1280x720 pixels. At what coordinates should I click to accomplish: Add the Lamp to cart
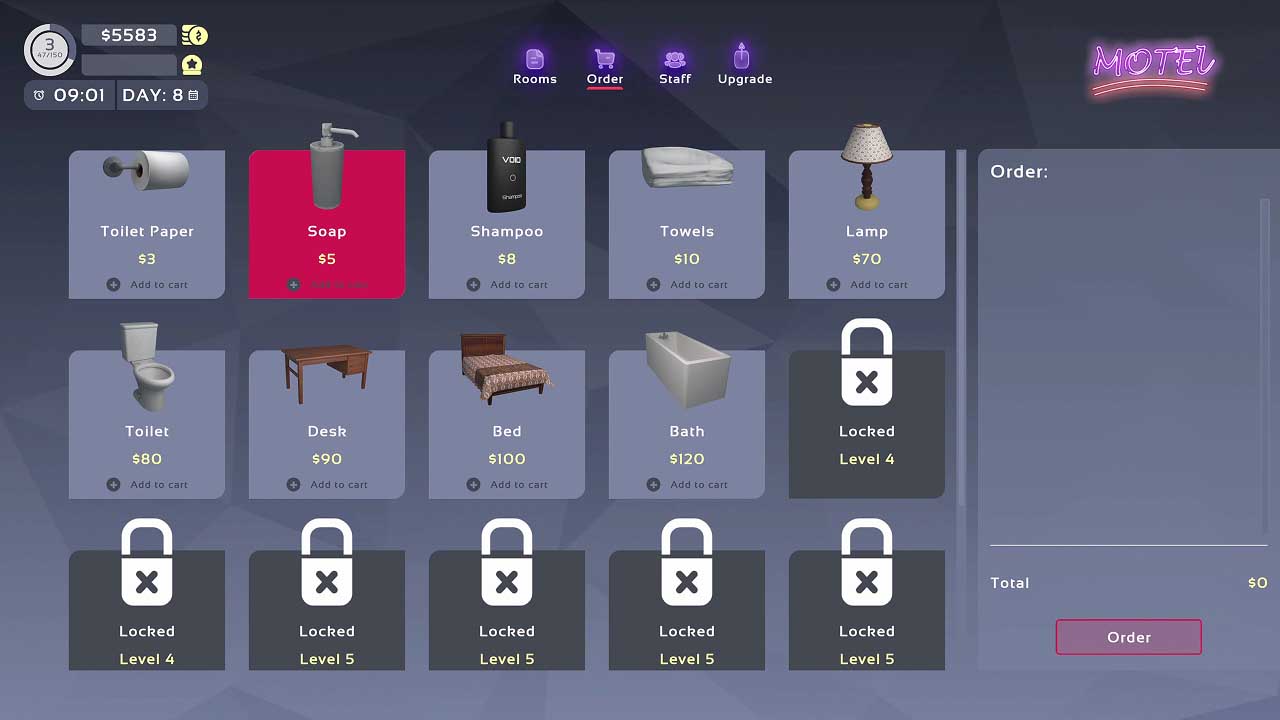[867, 284]
